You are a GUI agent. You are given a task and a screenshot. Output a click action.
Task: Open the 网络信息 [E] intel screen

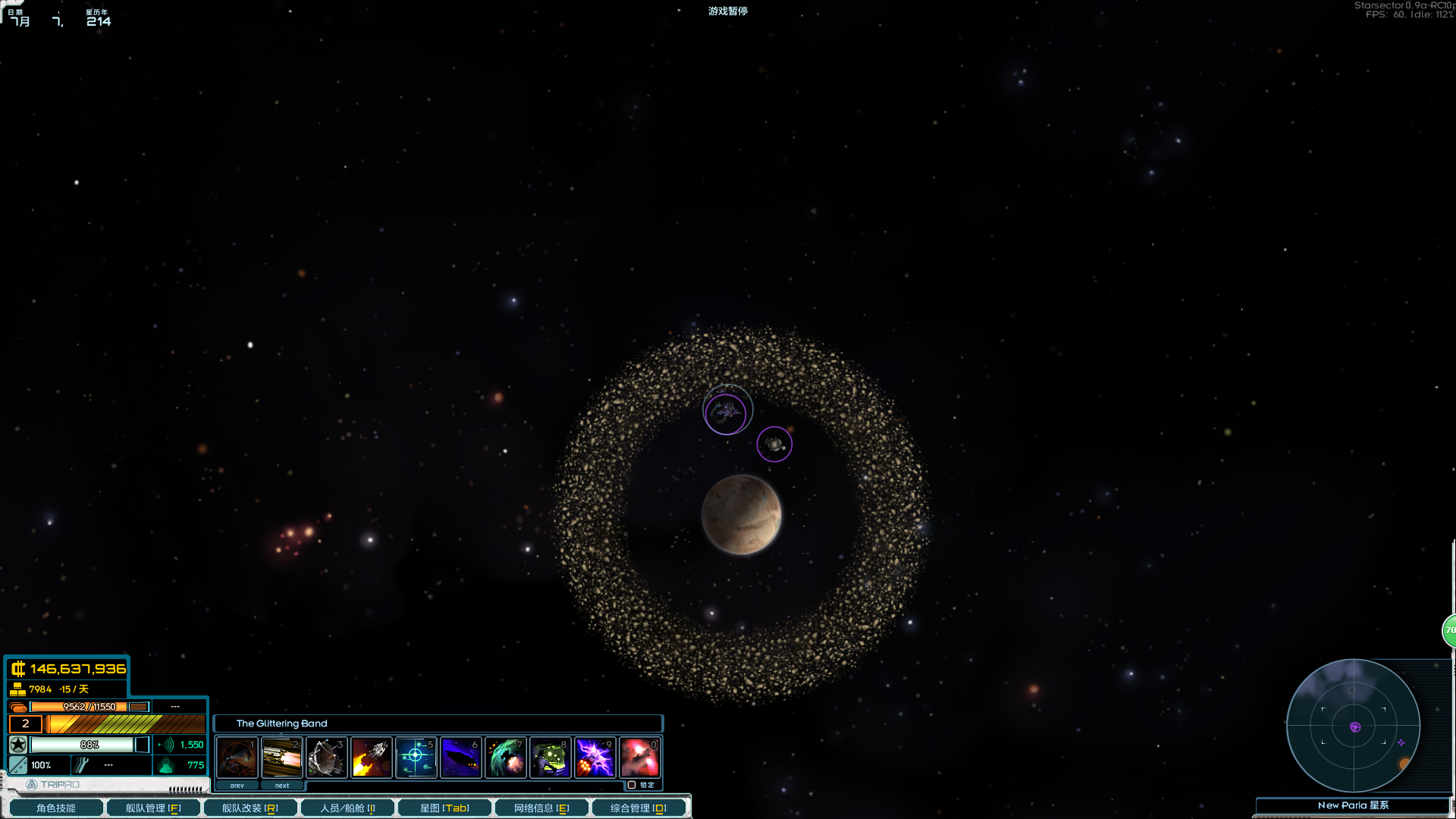(x=541, y=807)
